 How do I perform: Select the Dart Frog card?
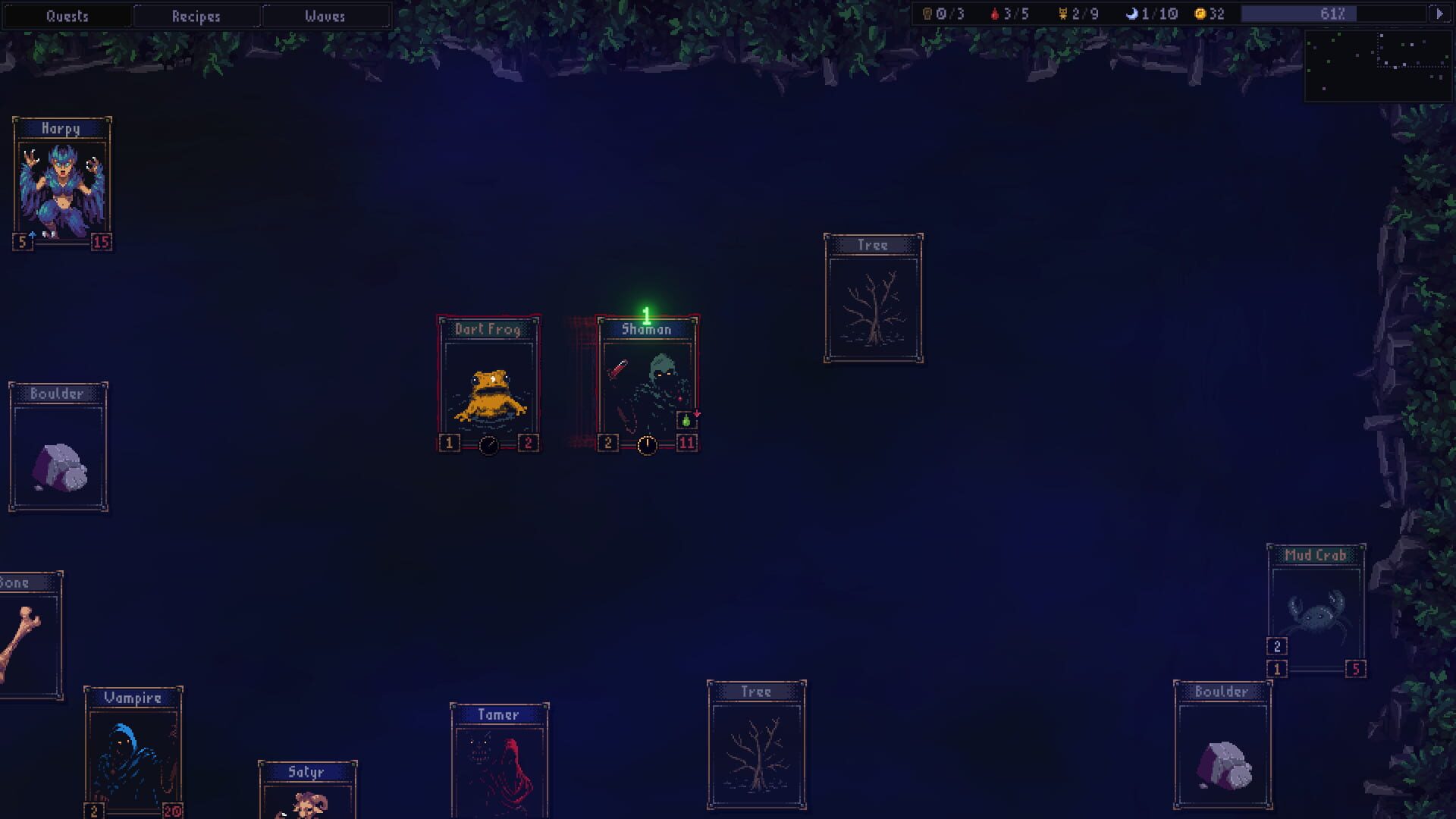point(489,379)
